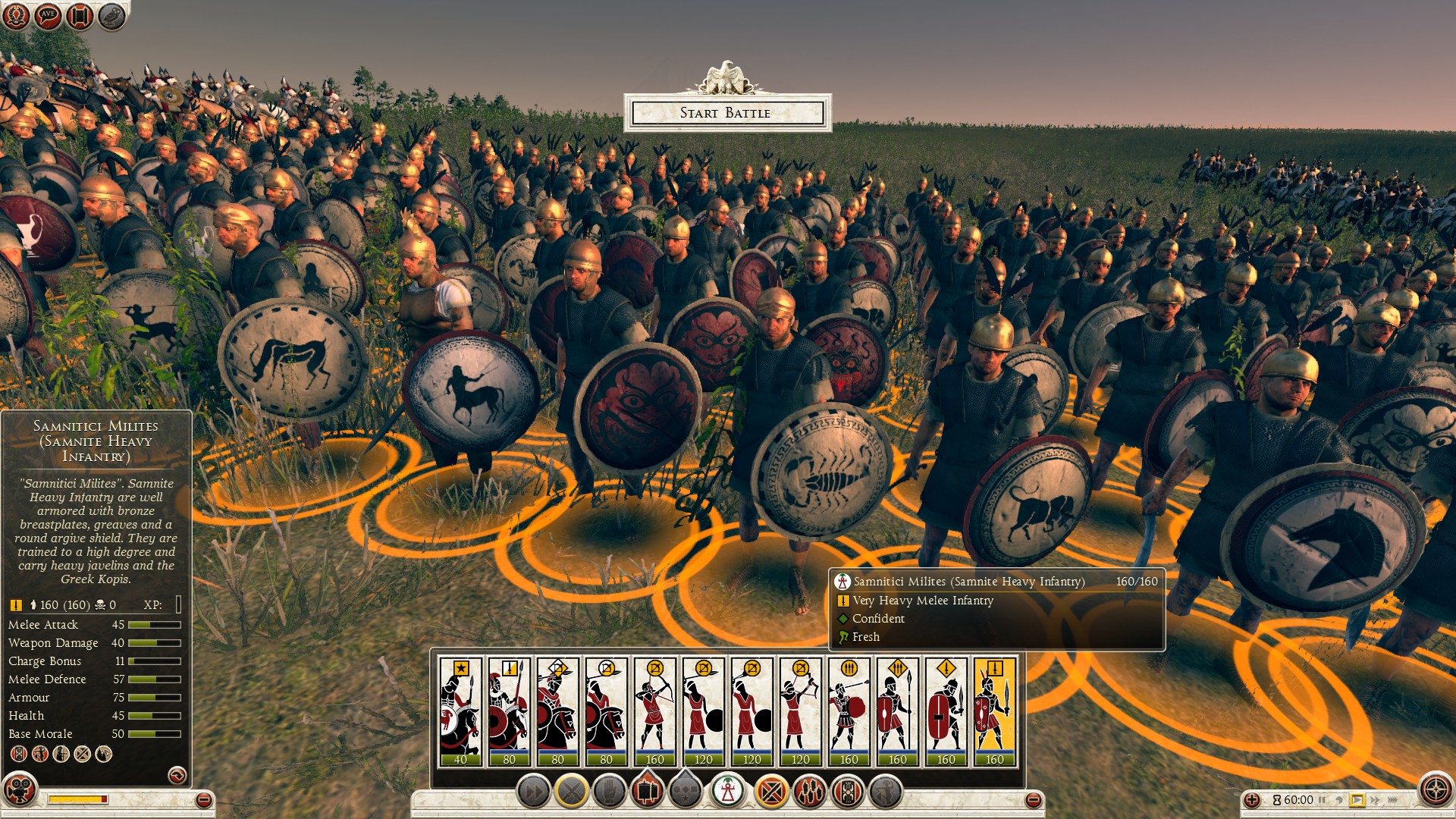Toggle the crossed swords melee mode button
1456x819 pixels.
point(571,792)
